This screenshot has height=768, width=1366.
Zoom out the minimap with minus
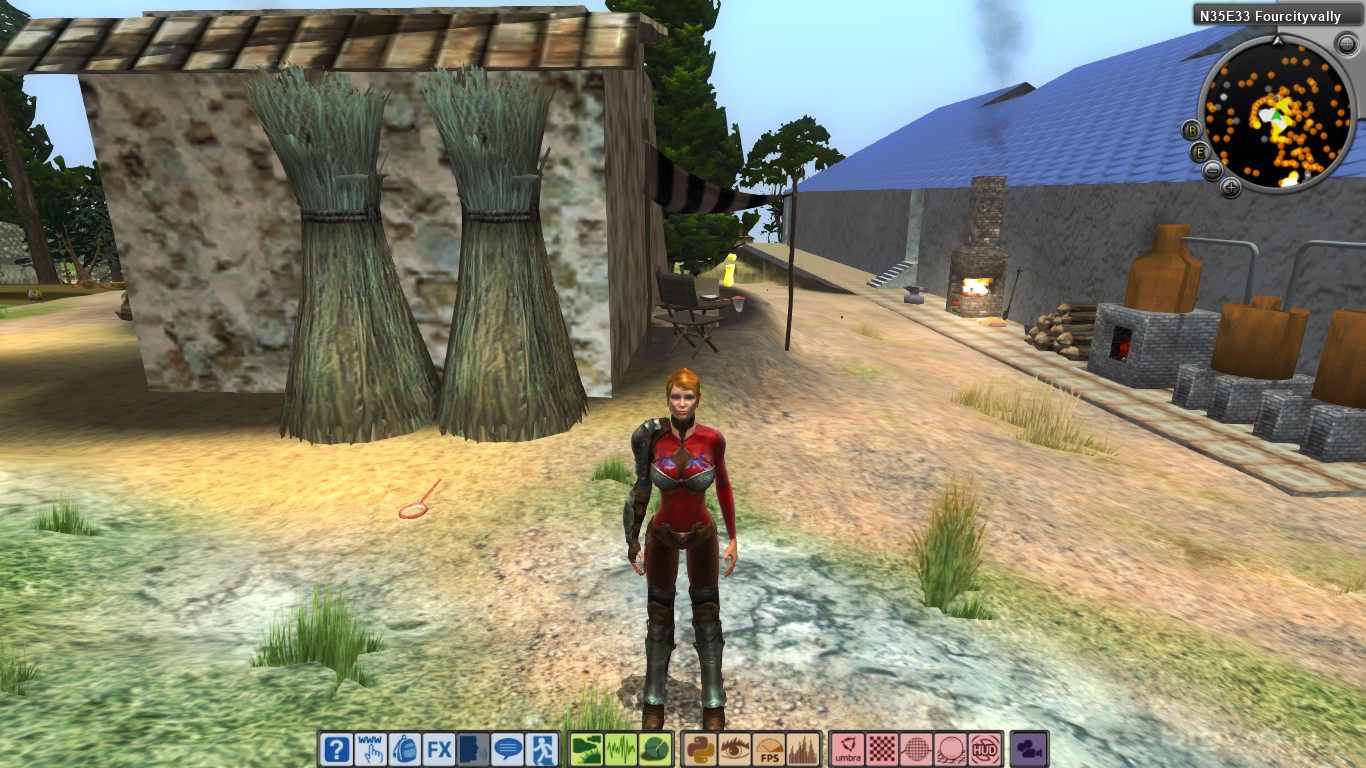click(1212, 170)
